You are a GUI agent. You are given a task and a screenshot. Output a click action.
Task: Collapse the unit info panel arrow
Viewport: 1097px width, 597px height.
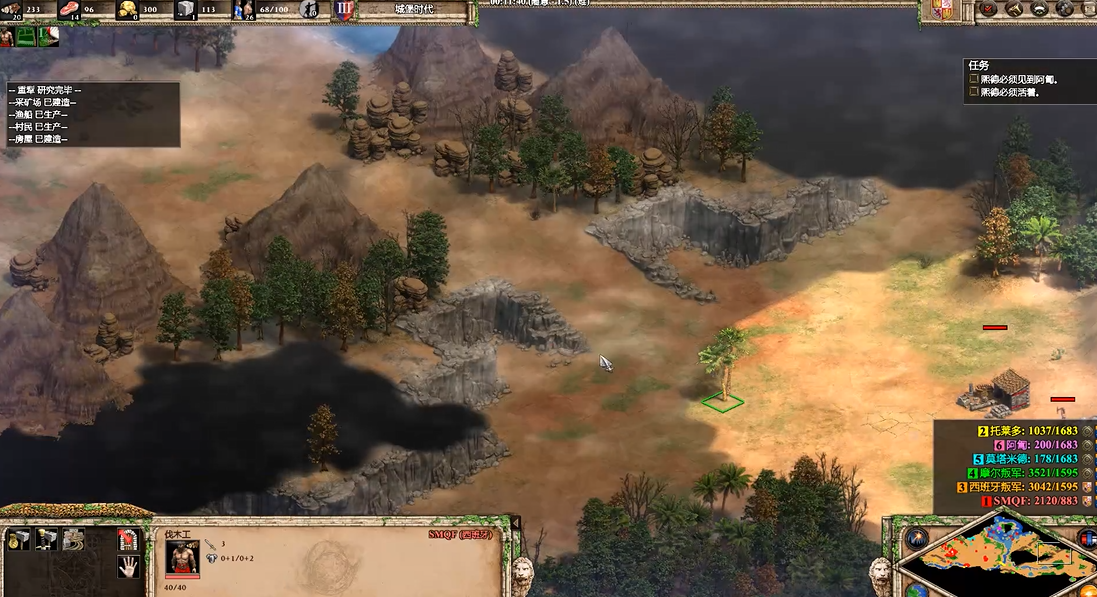[x=516, y=522]
